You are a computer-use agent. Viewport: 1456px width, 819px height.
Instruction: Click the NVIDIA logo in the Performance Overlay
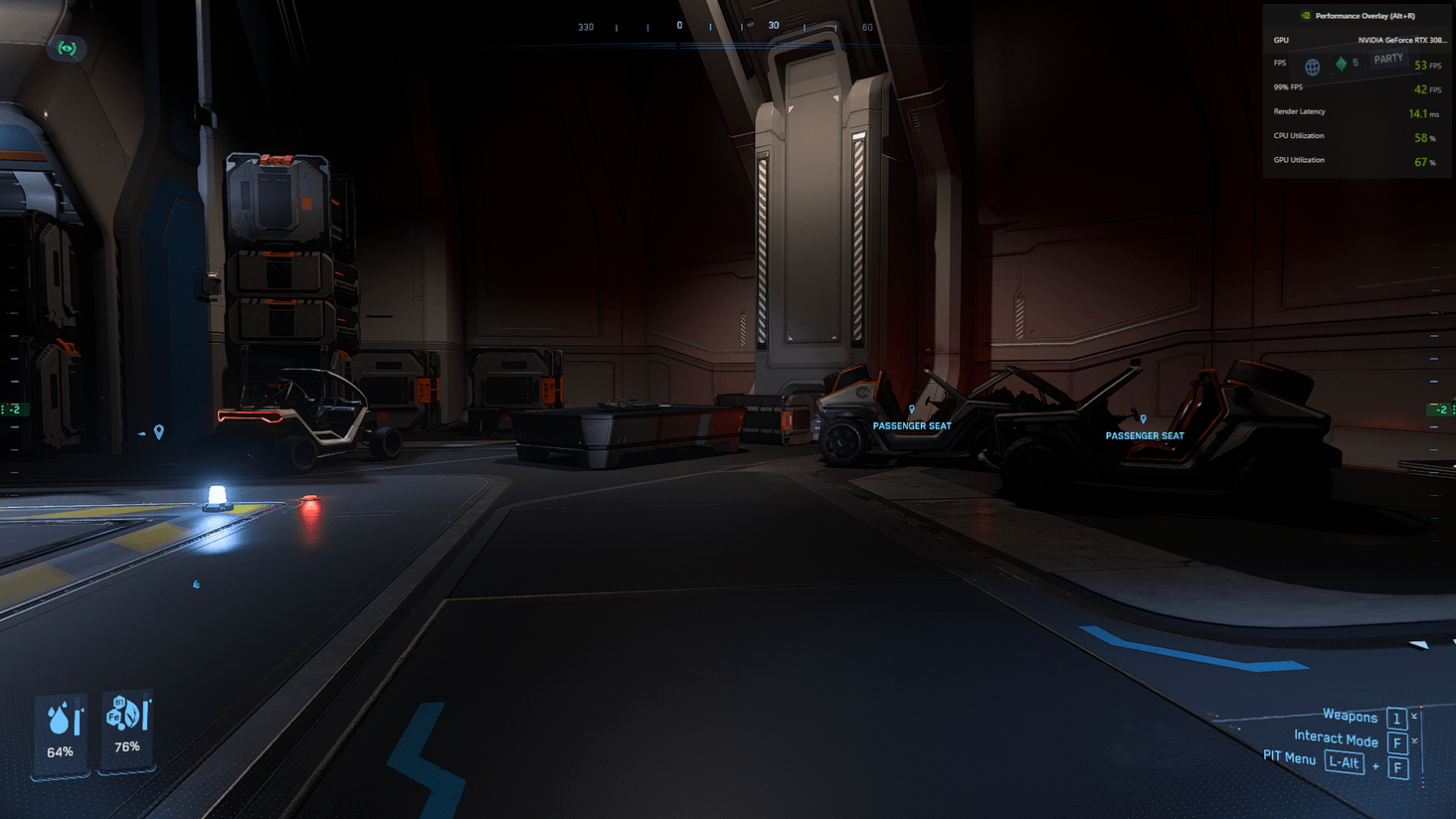point(1305,15)
